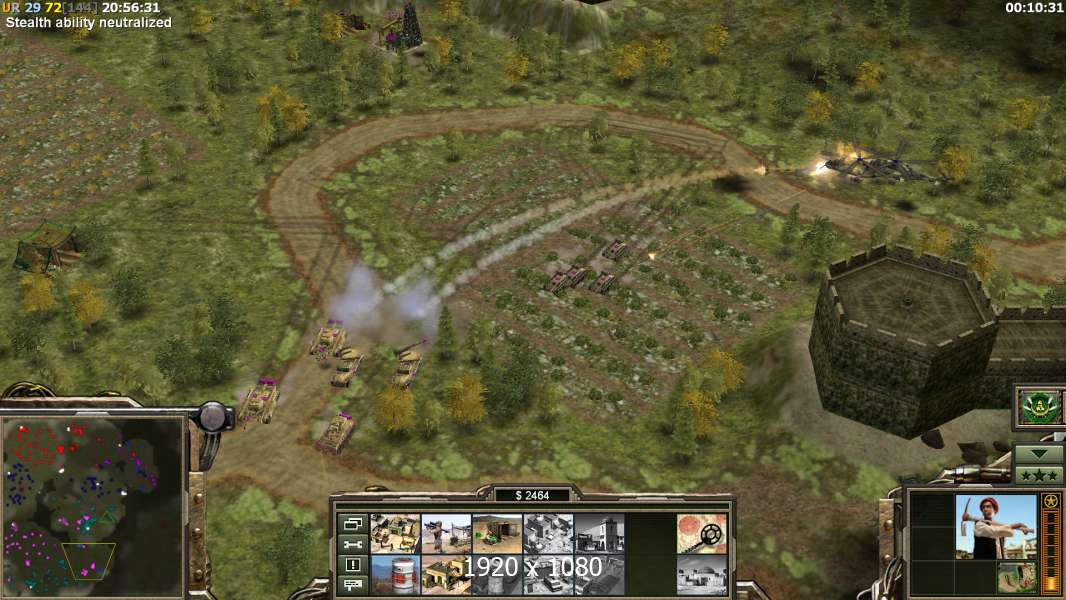Select the Supply Stash build icon
This screenshot has height=600, width=1066.
[x=395, y=533]
